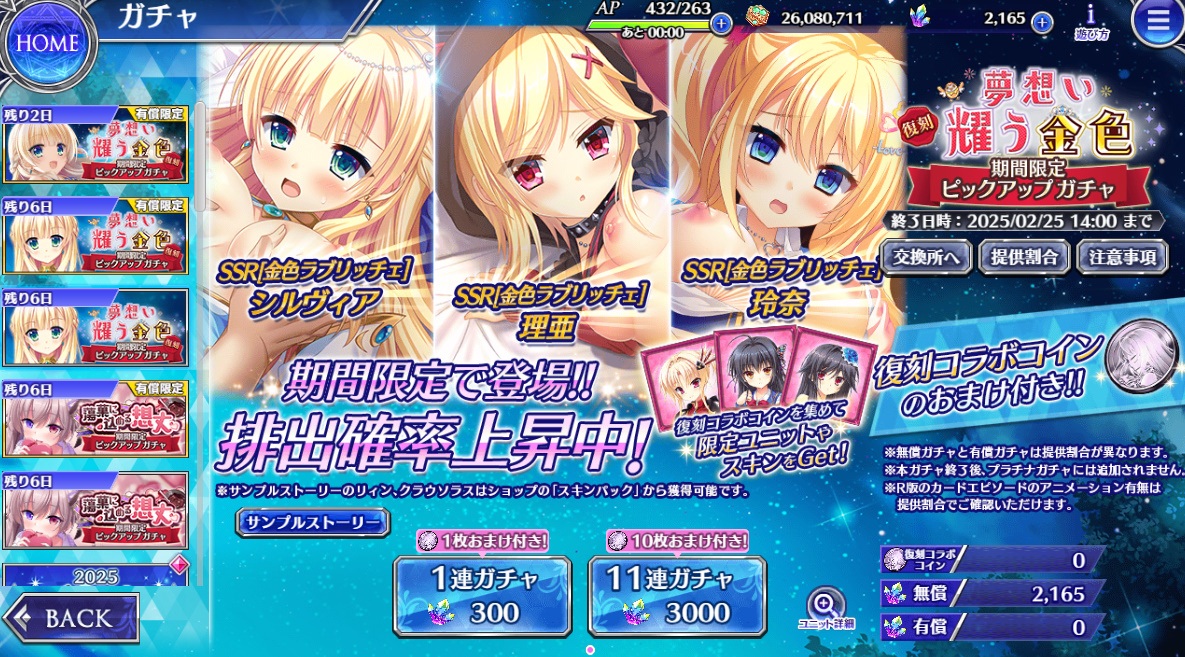Go BACK to the previous screen

[71, 617]
